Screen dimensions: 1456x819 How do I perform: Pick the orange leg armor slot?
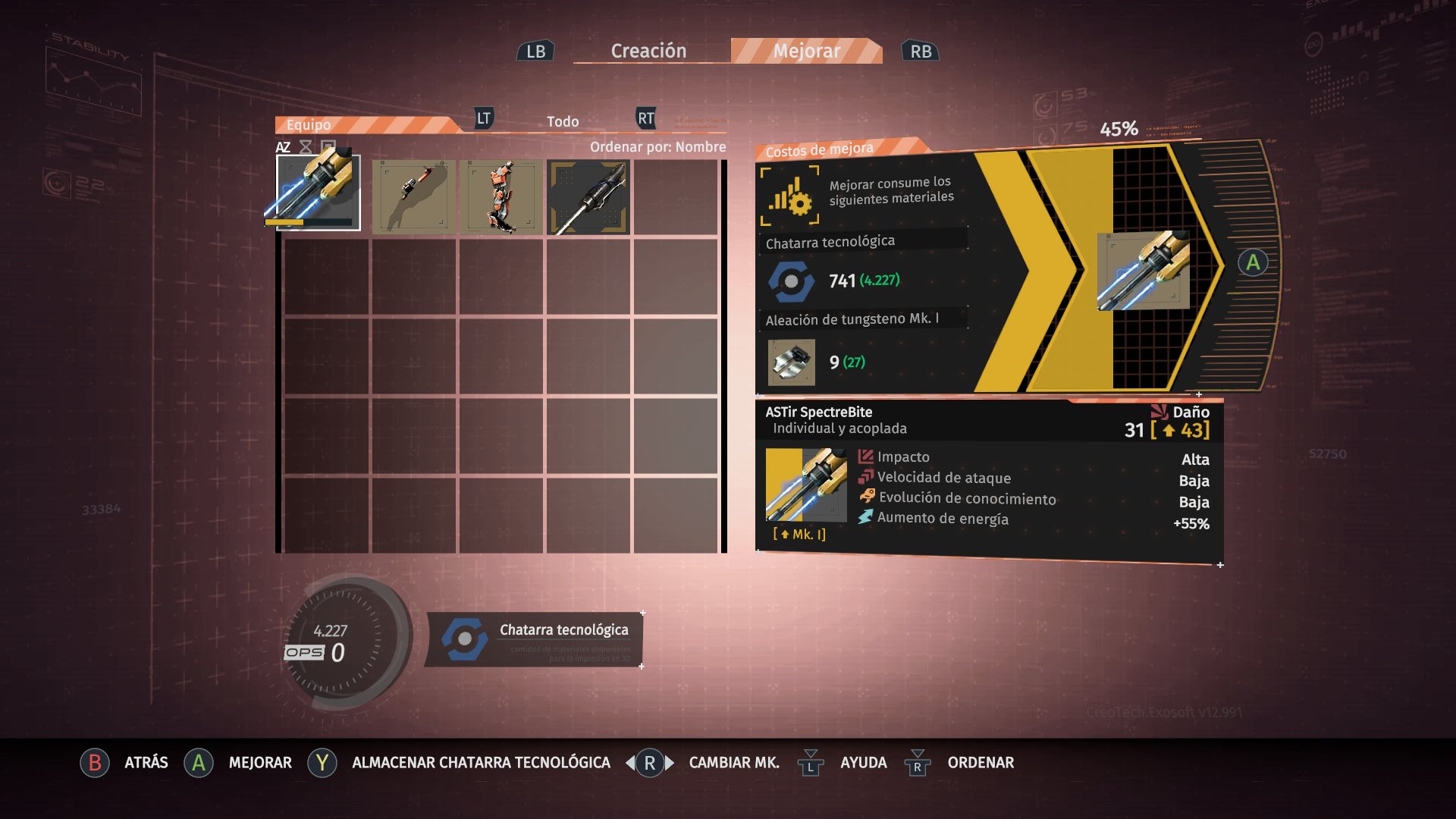pos(501,196)
